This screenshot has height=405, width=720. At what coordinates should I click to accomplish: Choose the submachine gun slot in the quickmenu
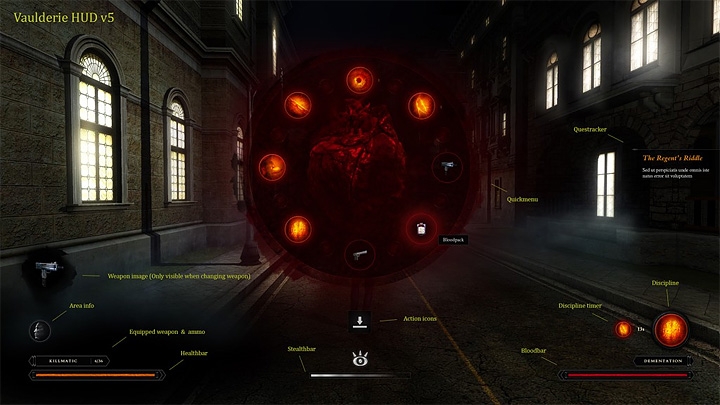(446, 166)
